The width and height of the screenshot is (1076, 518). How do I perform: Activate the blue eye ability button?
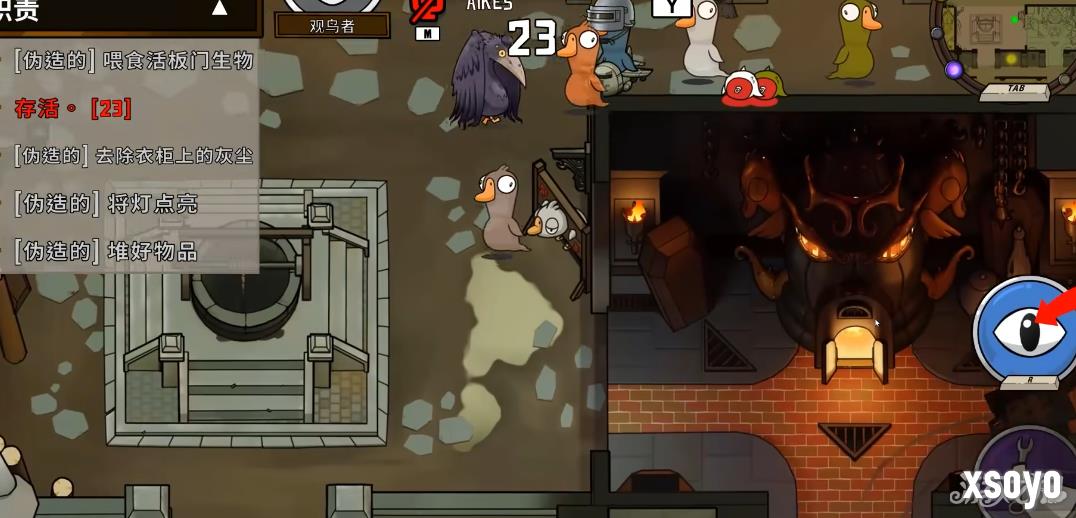(1025, 329)
